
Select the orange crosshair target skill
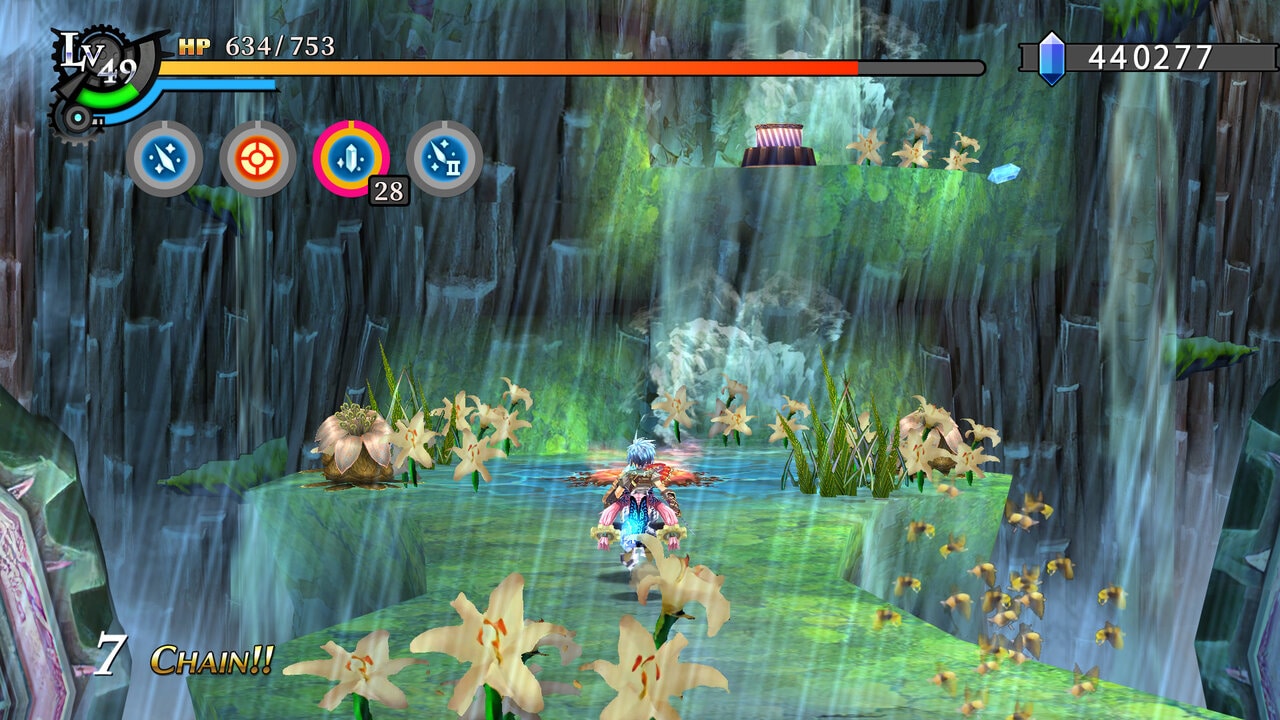pyautogui.click(x=258, y=158)
